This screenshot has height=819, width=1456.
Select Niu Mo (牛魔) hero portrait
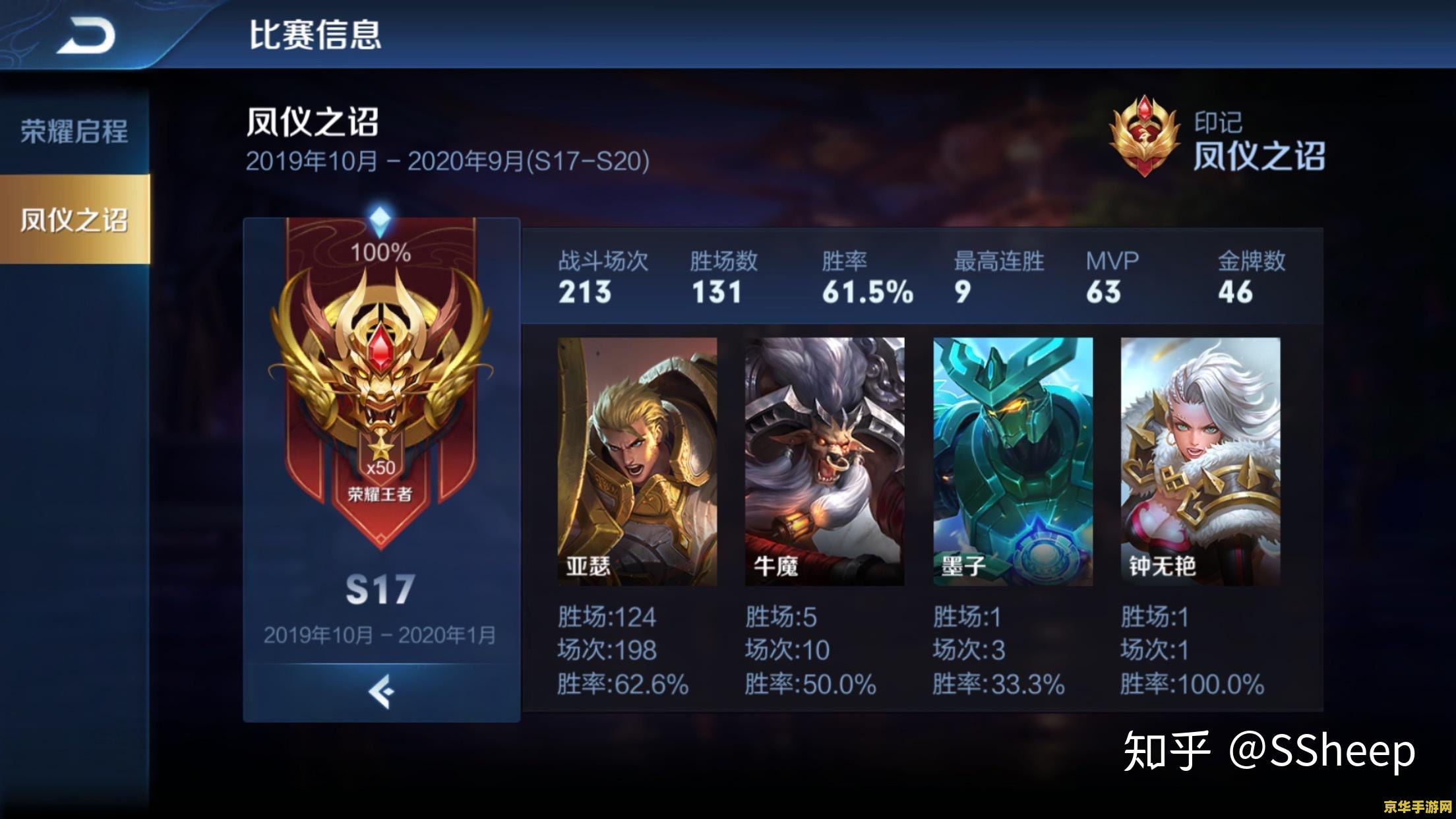(x=825, y=462)
